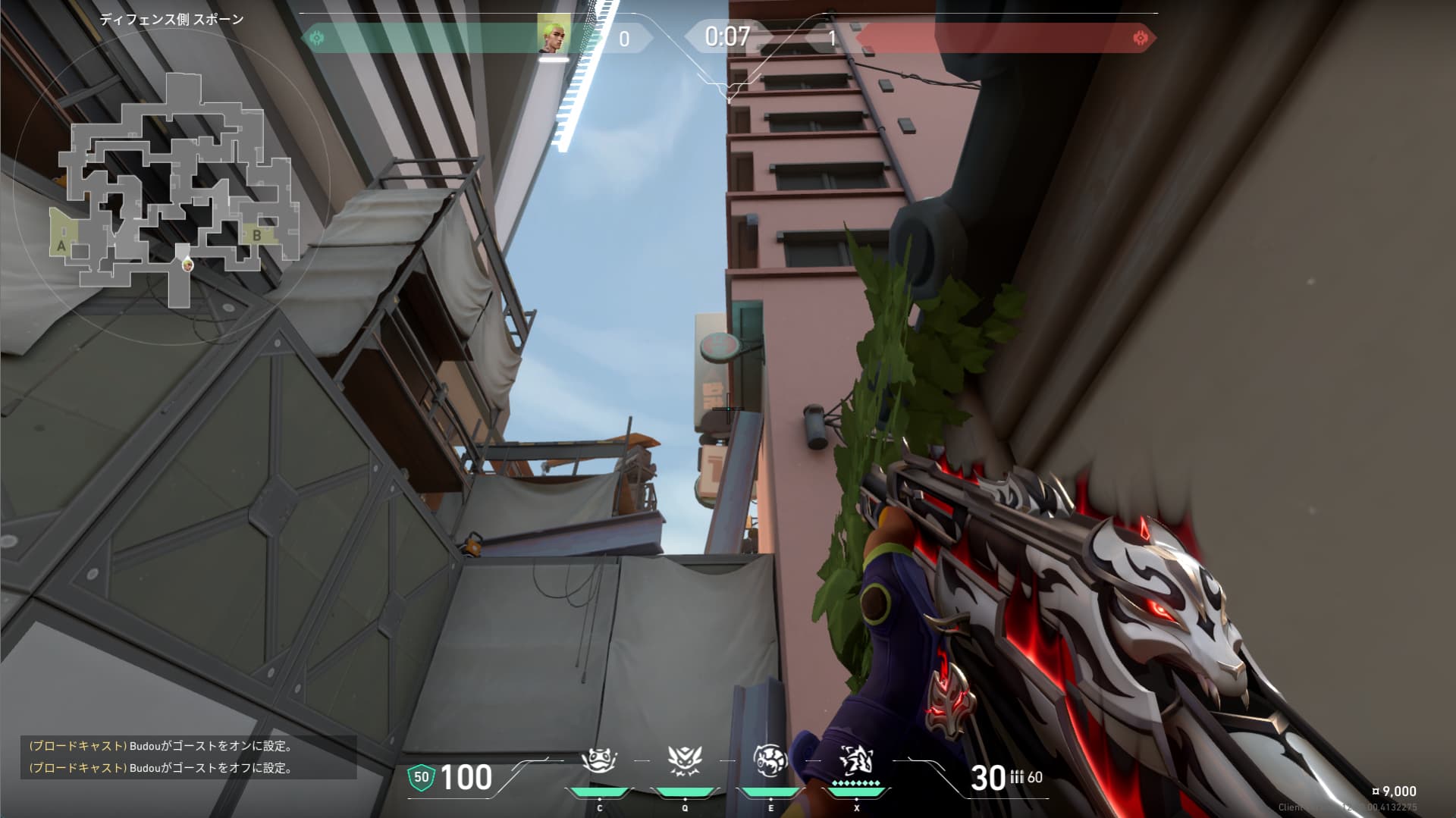1456x818 pixels.
Task: Click the green team emblem in top bar
Action: pyautogui.click(x=317, y=37)
